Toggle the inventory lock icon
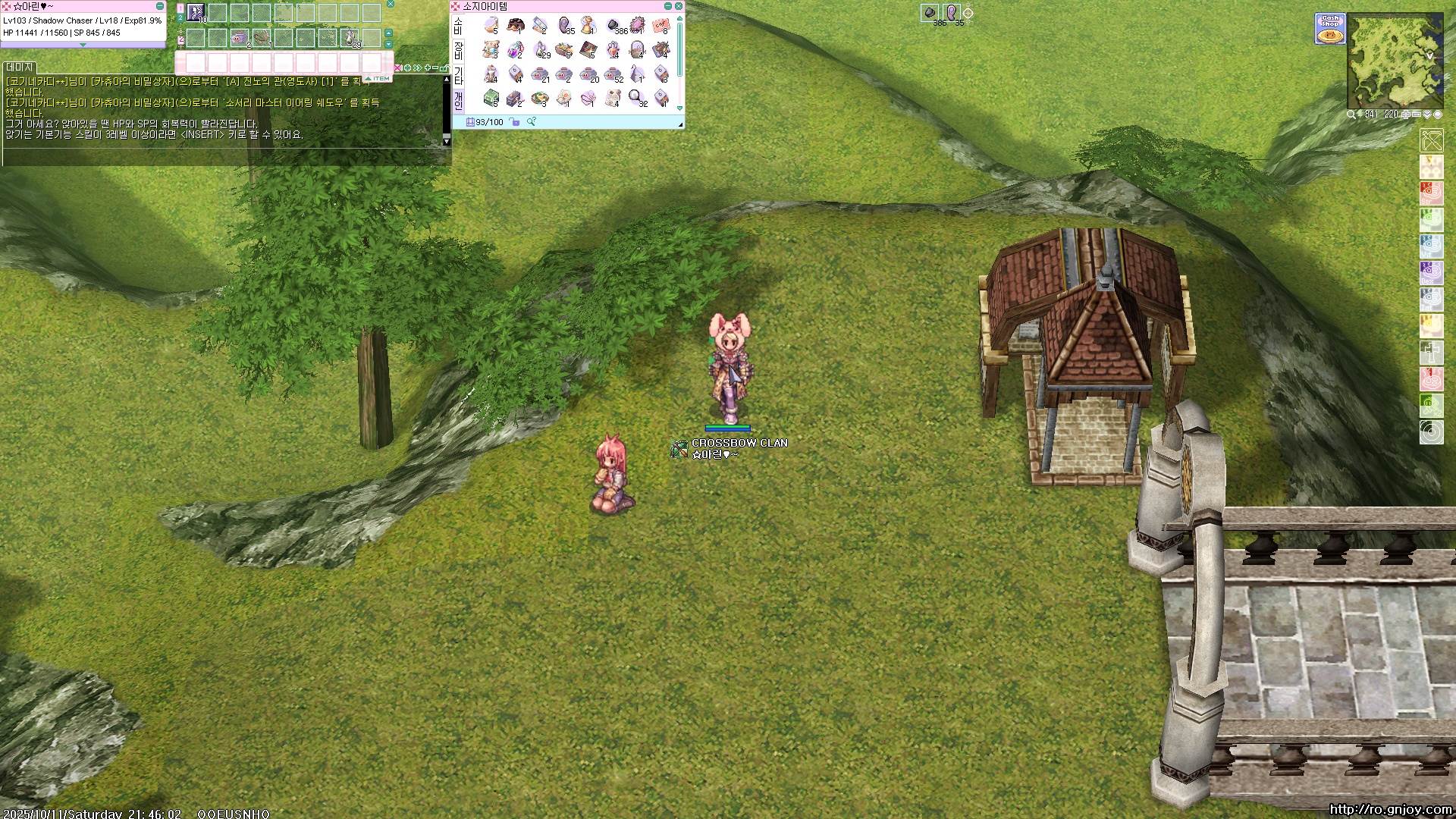 (516, 122)
